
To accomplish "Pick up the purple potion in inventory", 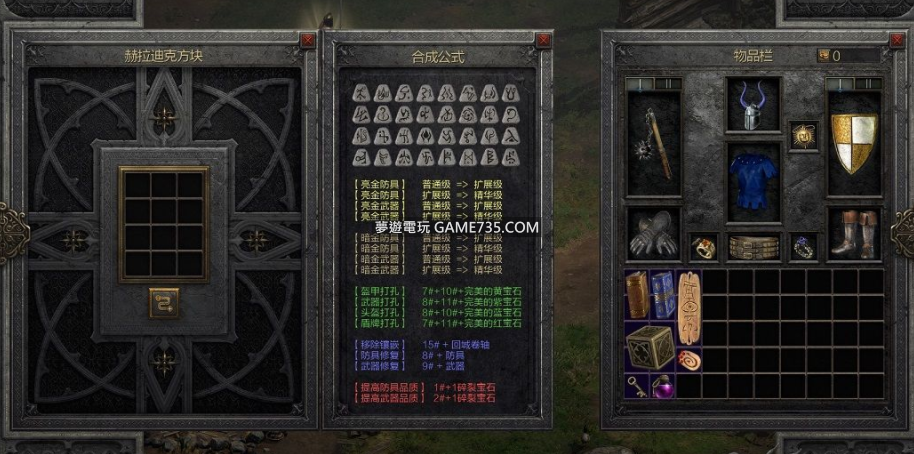I will pos(662,385).
